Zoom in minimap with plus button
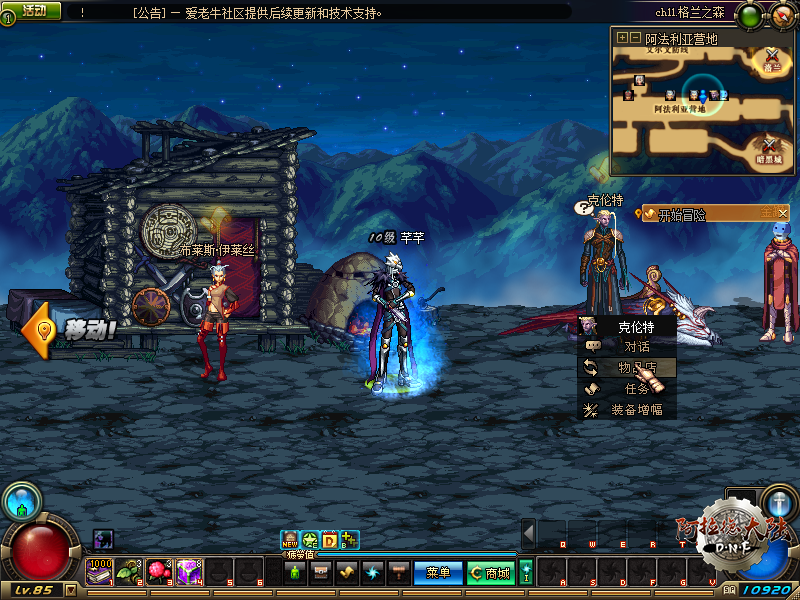800x600 pixels. pyautogui.click(x=622, y=37)
